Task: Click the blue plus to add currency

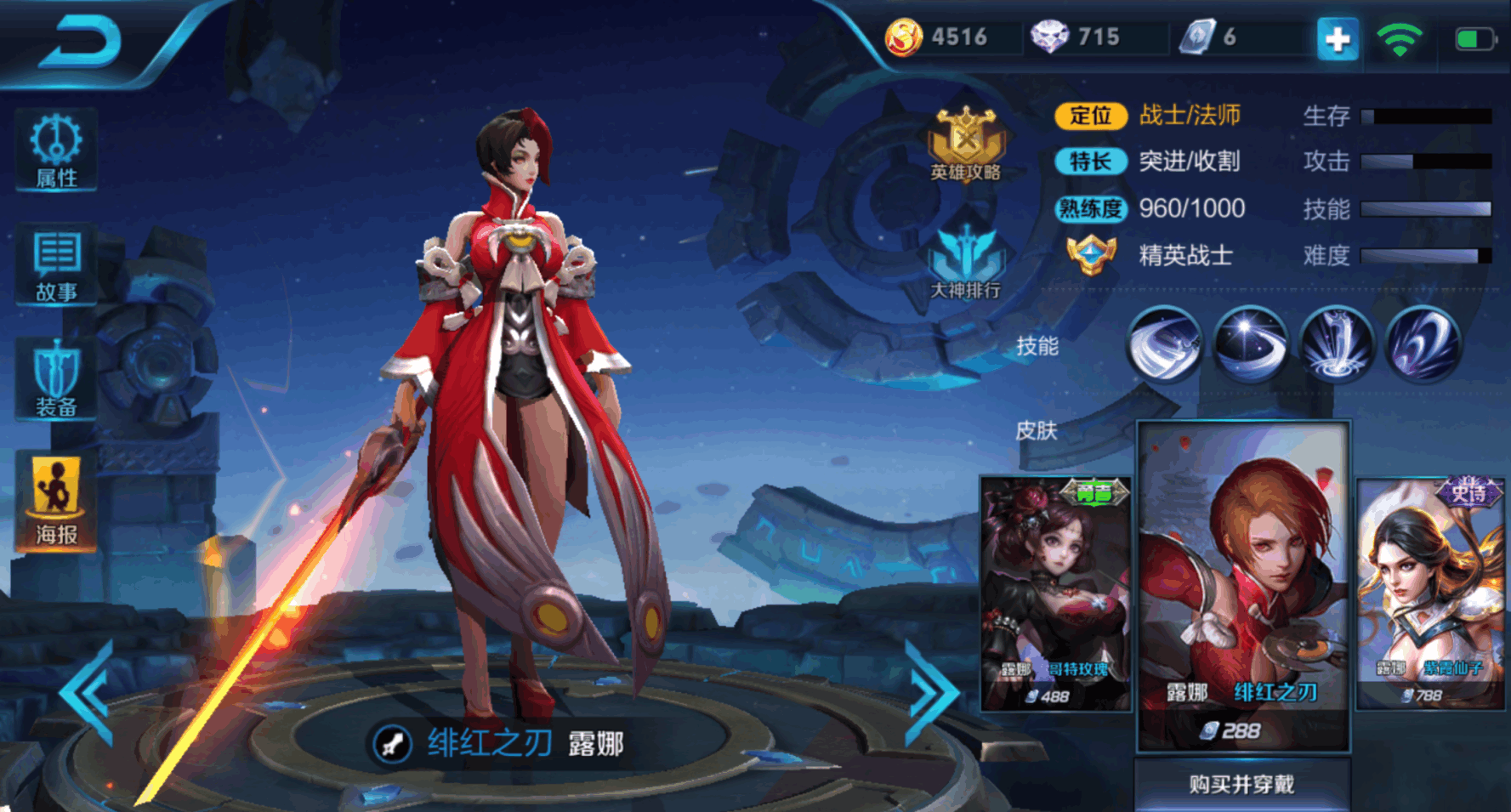Action: tap(1339, 37)
